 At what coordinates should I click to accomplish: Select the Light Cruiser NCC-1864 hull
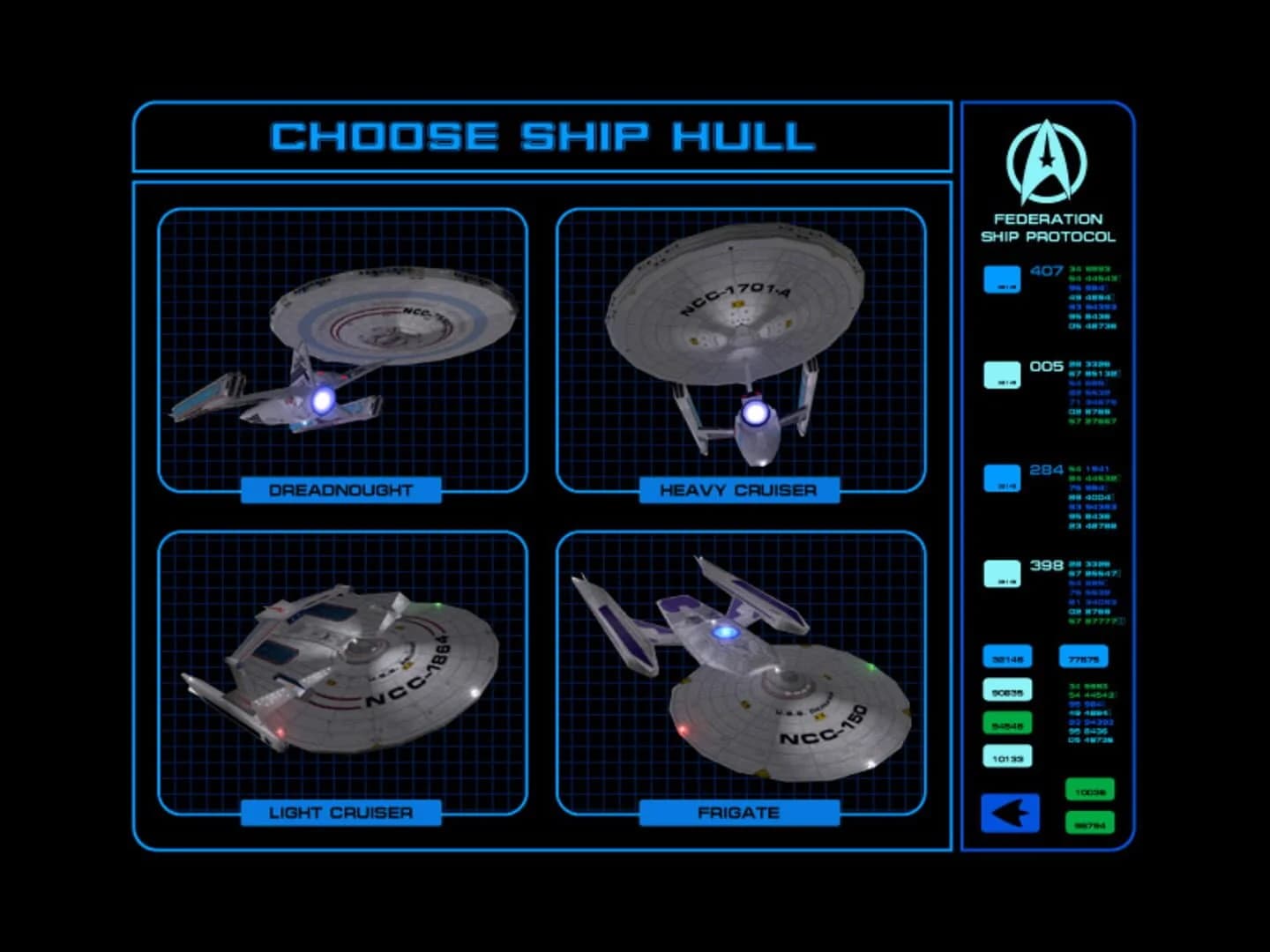point(344,670)
